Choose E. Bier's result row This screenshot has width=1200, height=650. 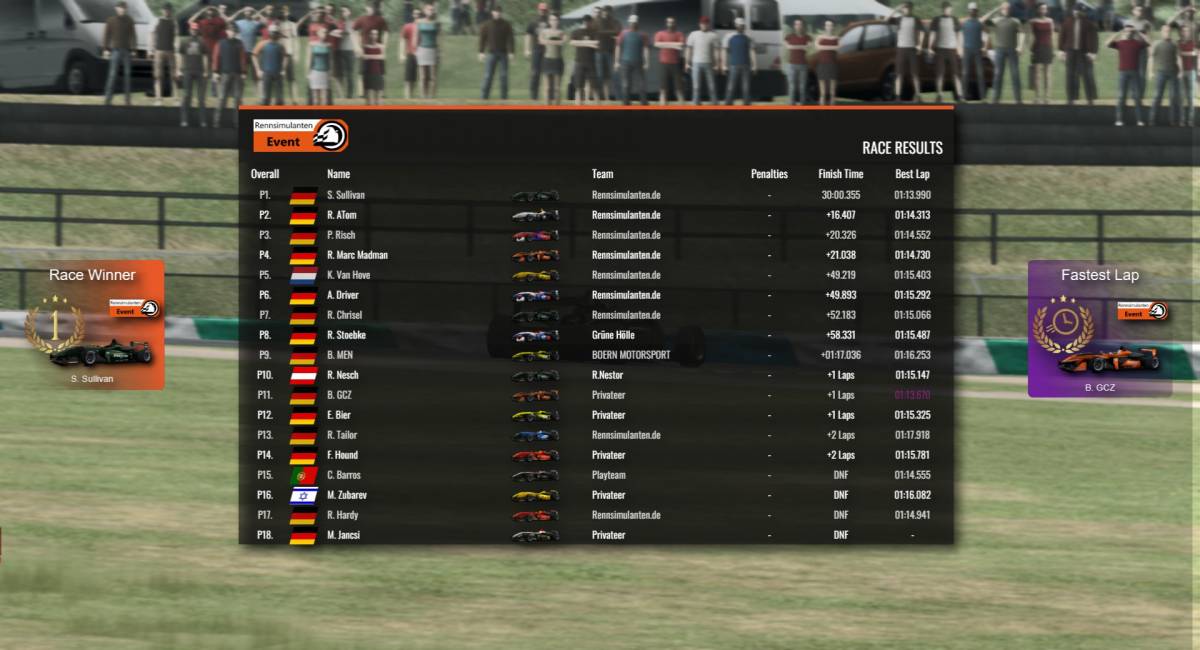coord(595,415)
